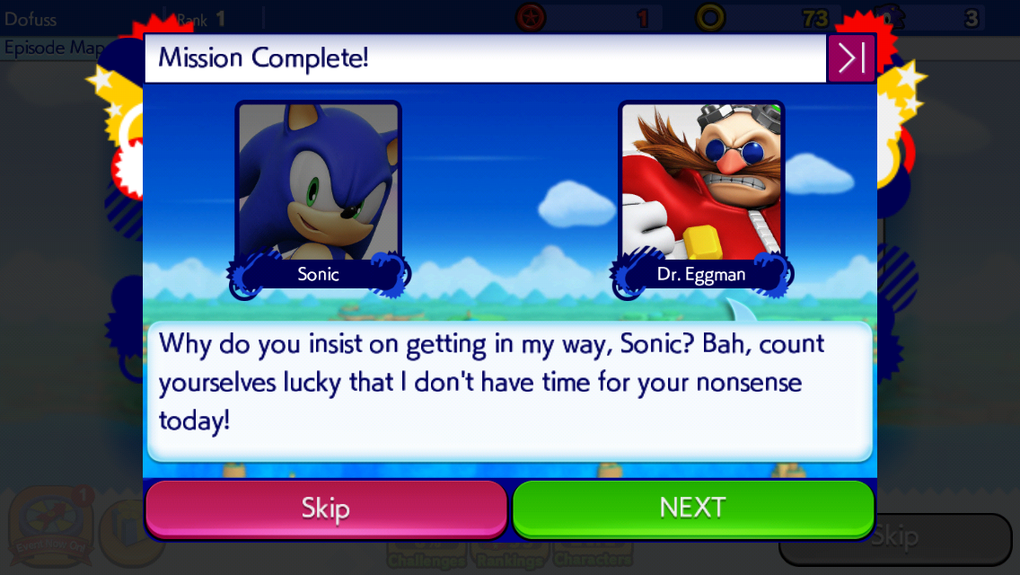Skip the mission dialogue with the pink button
The width and height of the screenshot is (1020, 575).
click(326, 508)
